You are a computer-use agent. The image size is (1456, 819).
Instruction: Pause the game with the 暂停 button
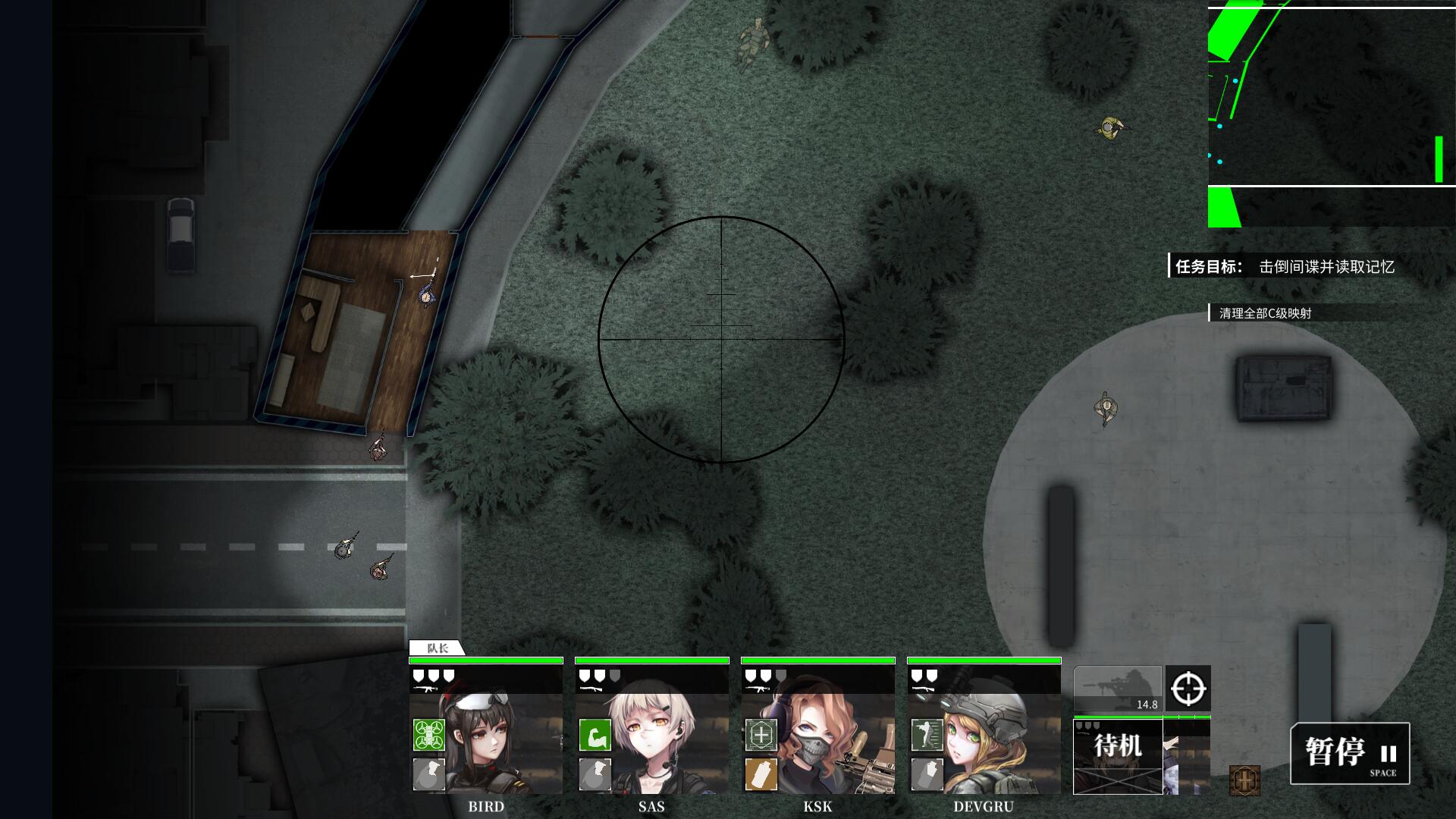(1350, 753)
